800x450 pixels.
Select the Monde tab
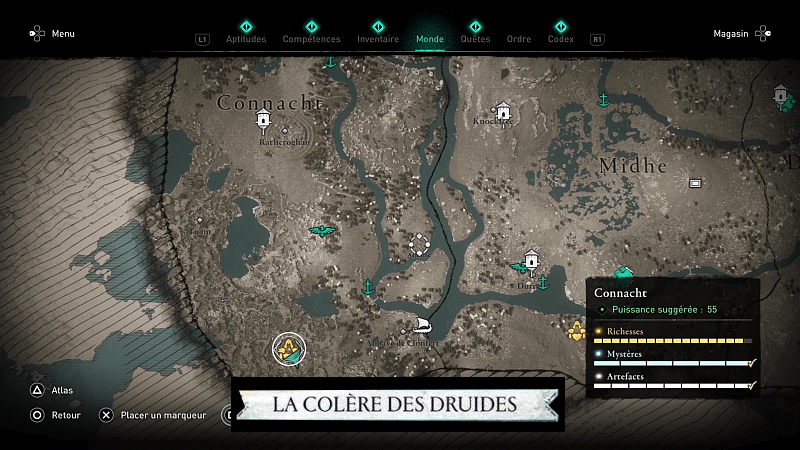coord(430,39)
